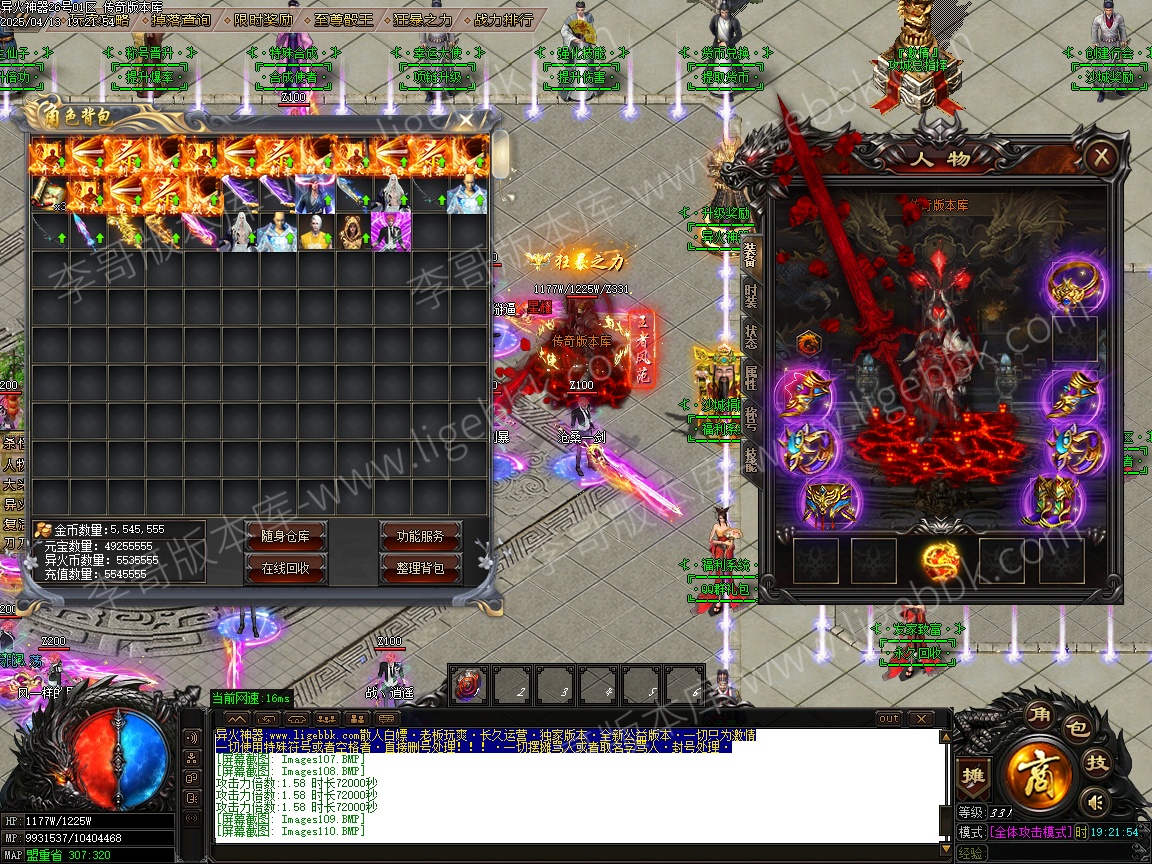
Task: Select the 至尊骰王 top menu entry
Action: point(343,19)
